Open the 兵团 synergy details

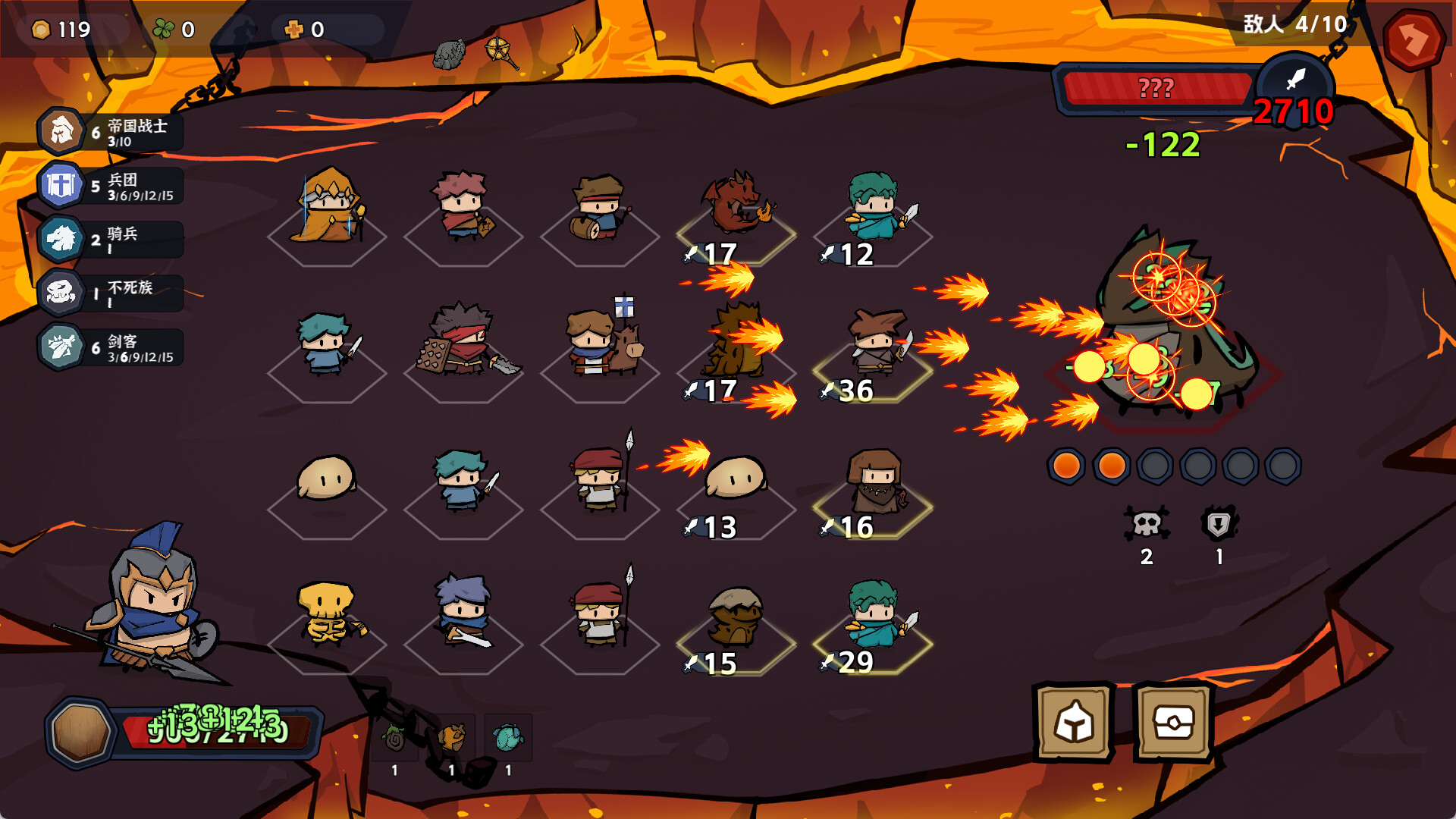click(111, 186)
